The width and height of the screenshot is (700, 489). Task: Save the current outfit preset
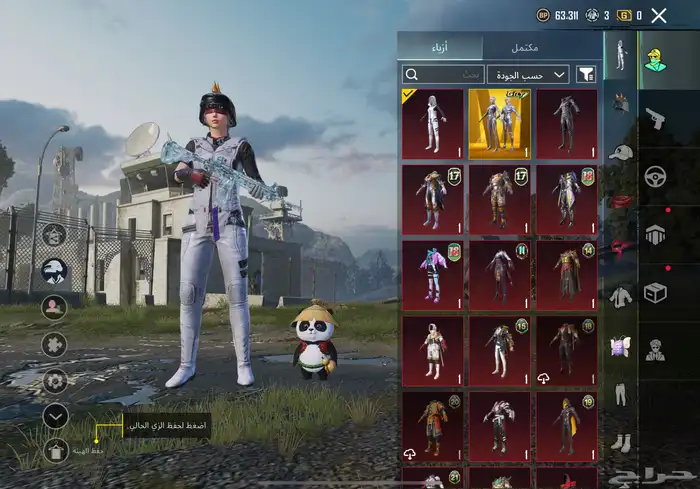pyautogui.click(x=55, y=452)
